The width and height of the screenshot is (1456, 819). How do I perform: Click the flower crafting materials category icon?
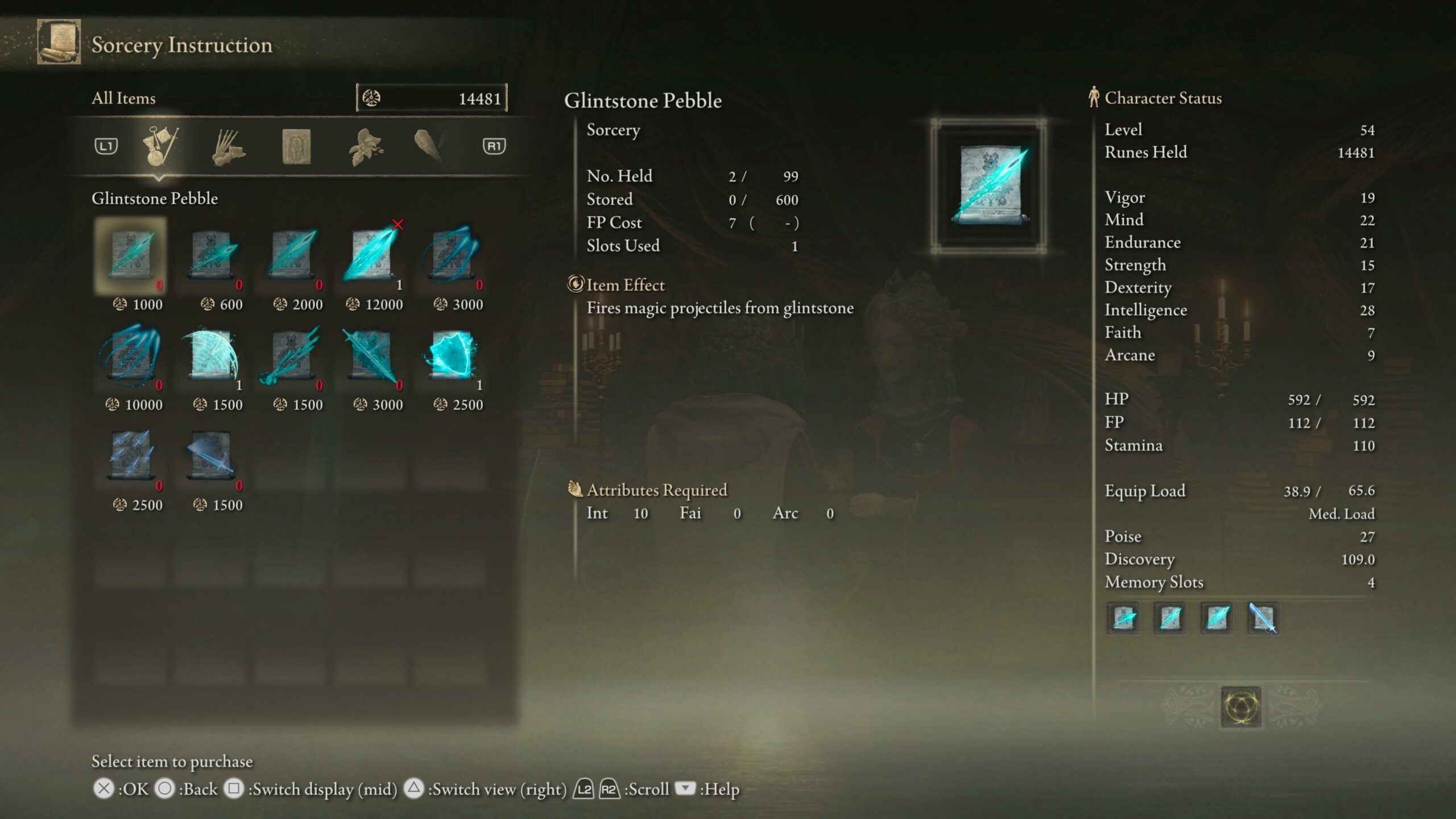pos(367,147)
